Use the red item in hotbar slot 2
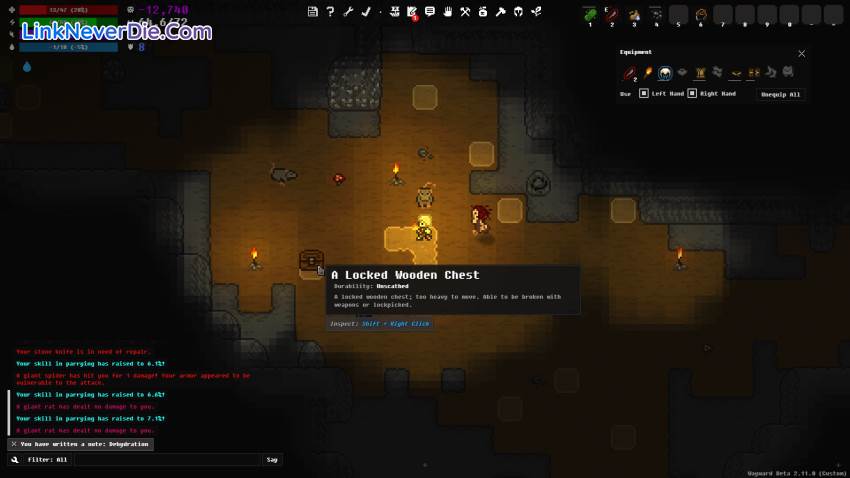The image size is (850, 478). point(612,14)
